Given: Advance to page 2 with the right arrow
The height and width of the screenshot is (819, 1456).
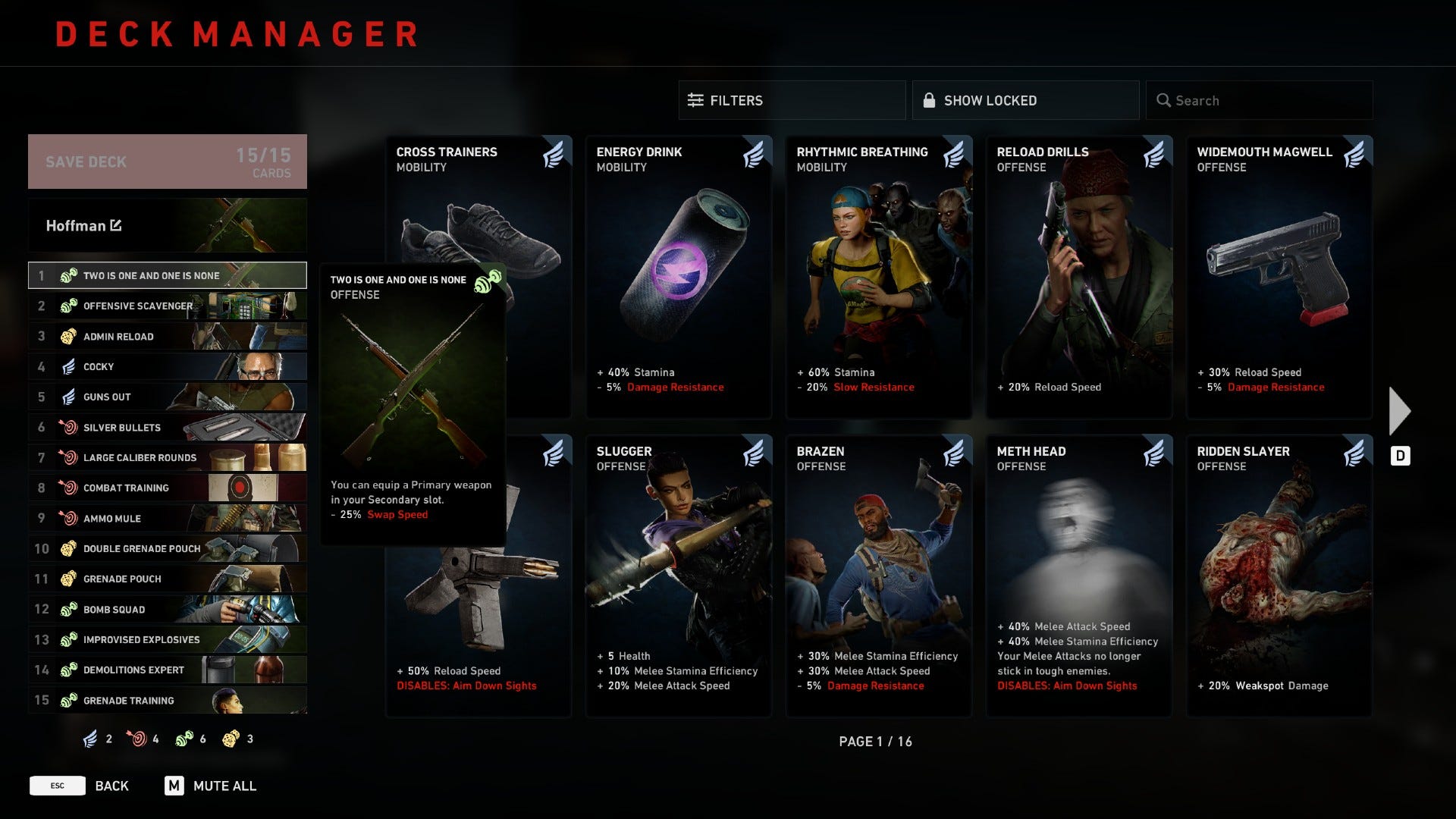Looking at the screenshot, I should (1399, 409).
